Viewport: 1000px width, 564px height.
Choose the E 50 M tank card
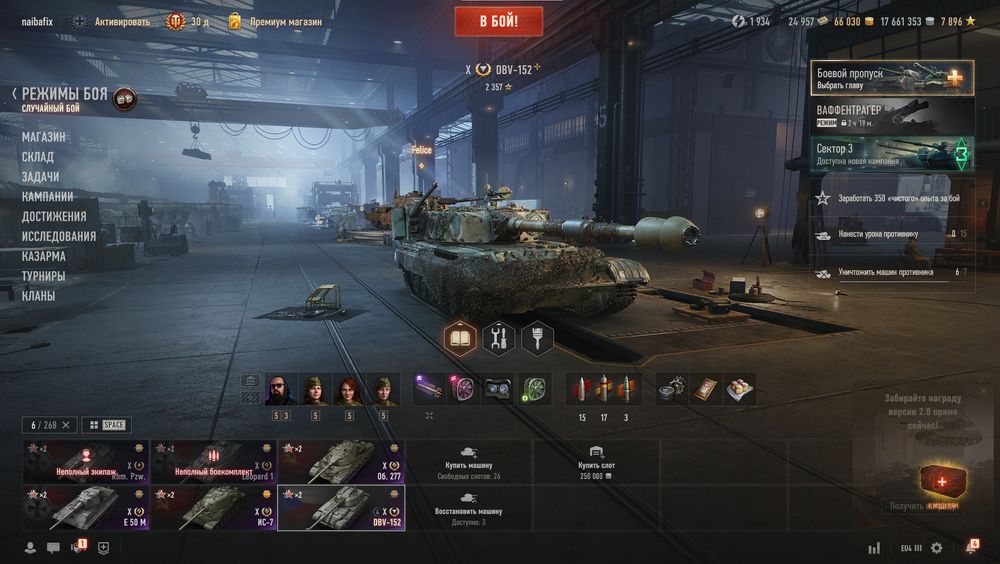point(86,506)
